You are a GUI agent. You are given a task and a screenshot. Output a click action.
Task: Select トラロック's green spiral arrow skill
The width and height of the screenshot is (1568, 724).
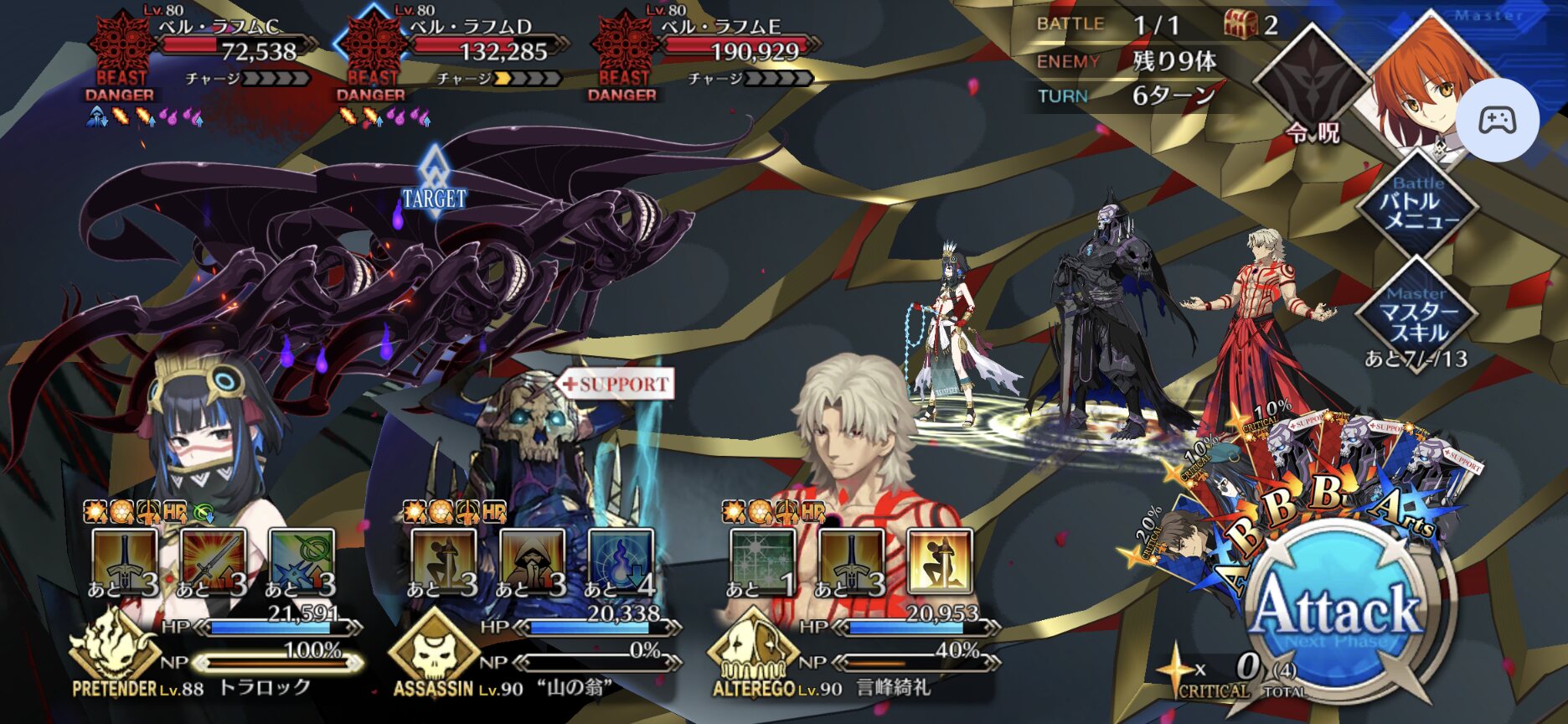point(302,561)
